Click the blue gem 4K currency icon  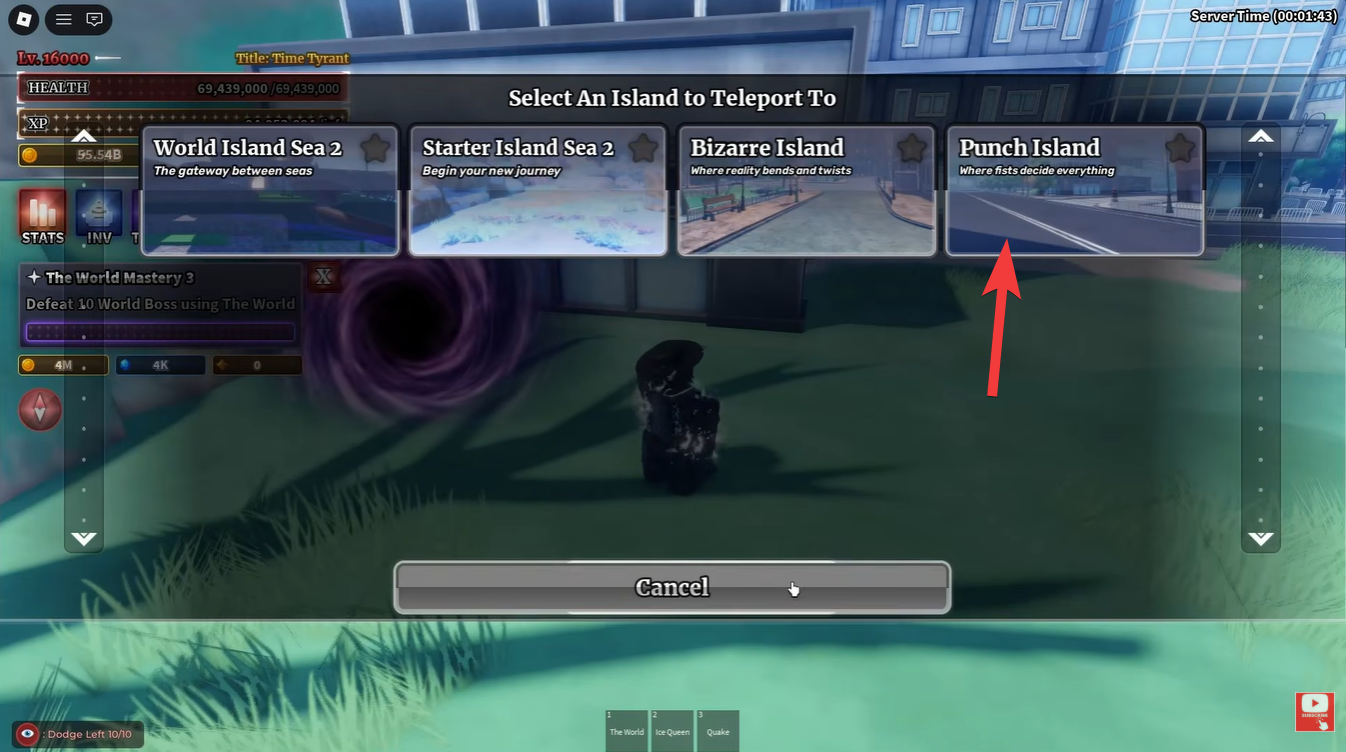[x=124, y=364]
